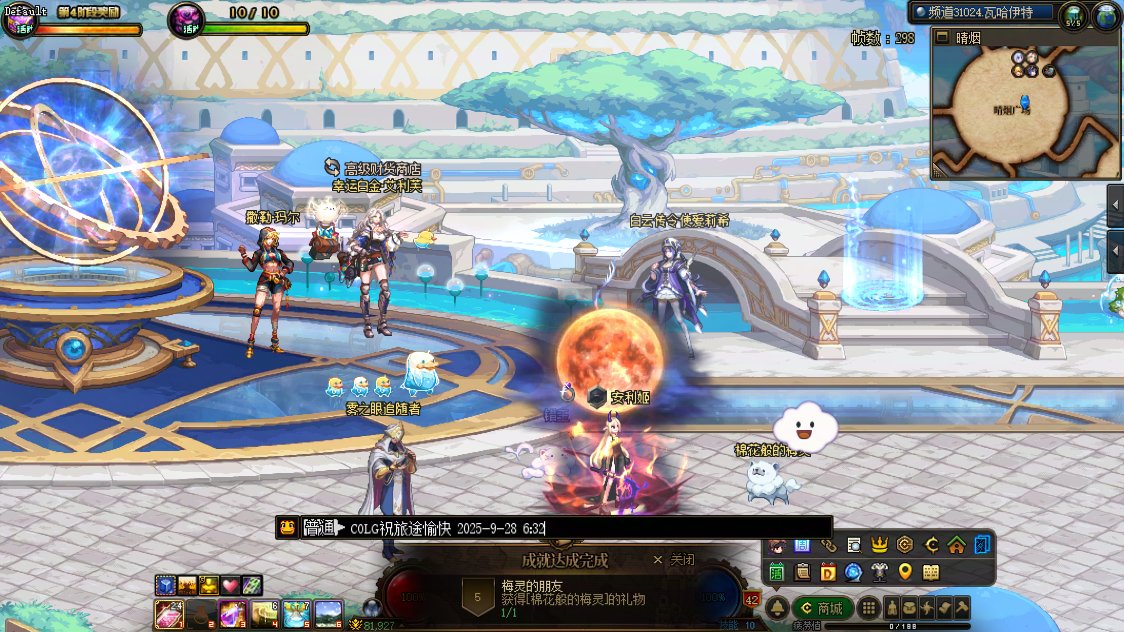Click the bell notification button
This screenshot has height=632, width=1124.
tap(775, 608)
